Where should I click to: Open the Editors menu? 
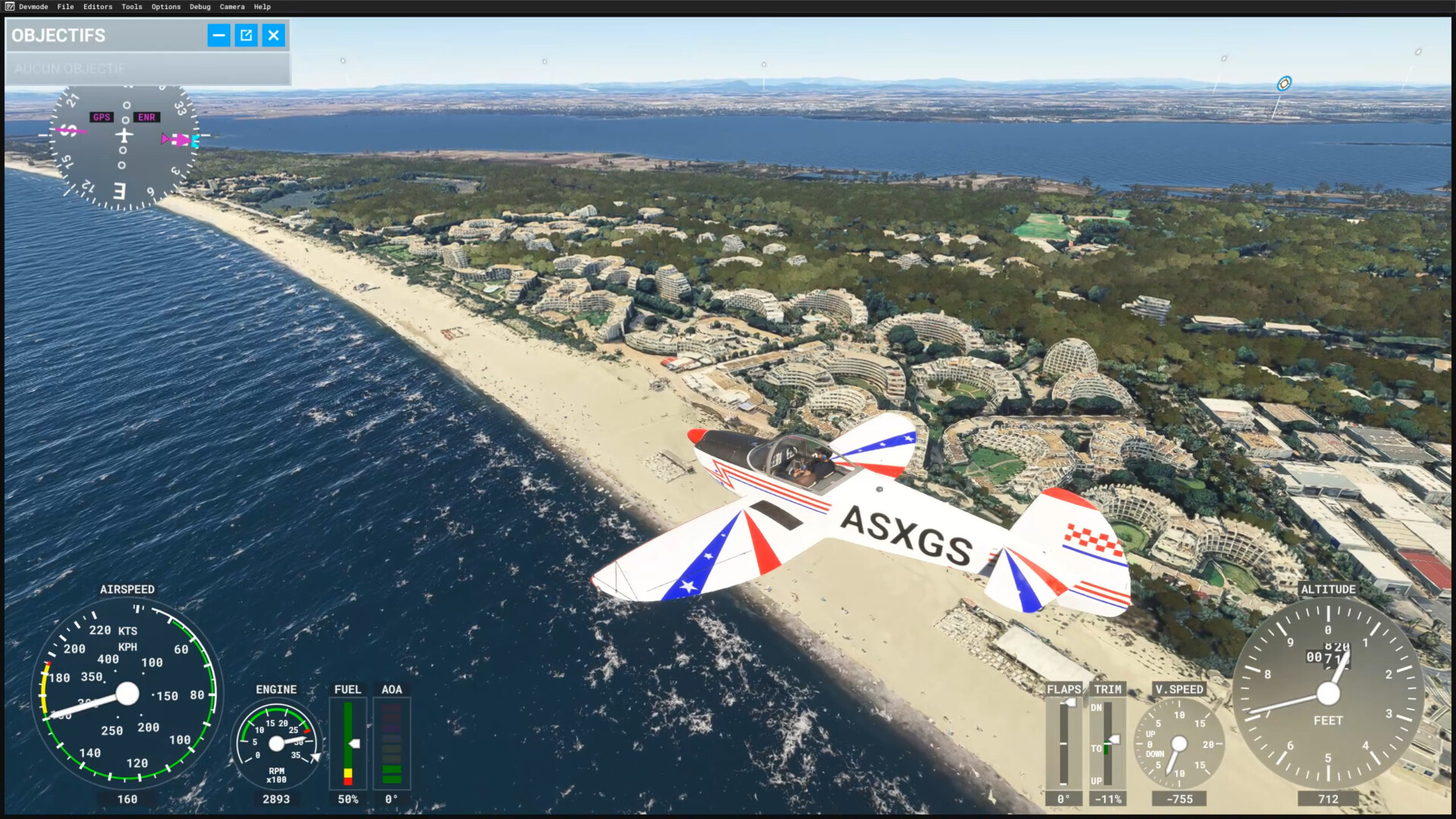click(x=97, y=7)
